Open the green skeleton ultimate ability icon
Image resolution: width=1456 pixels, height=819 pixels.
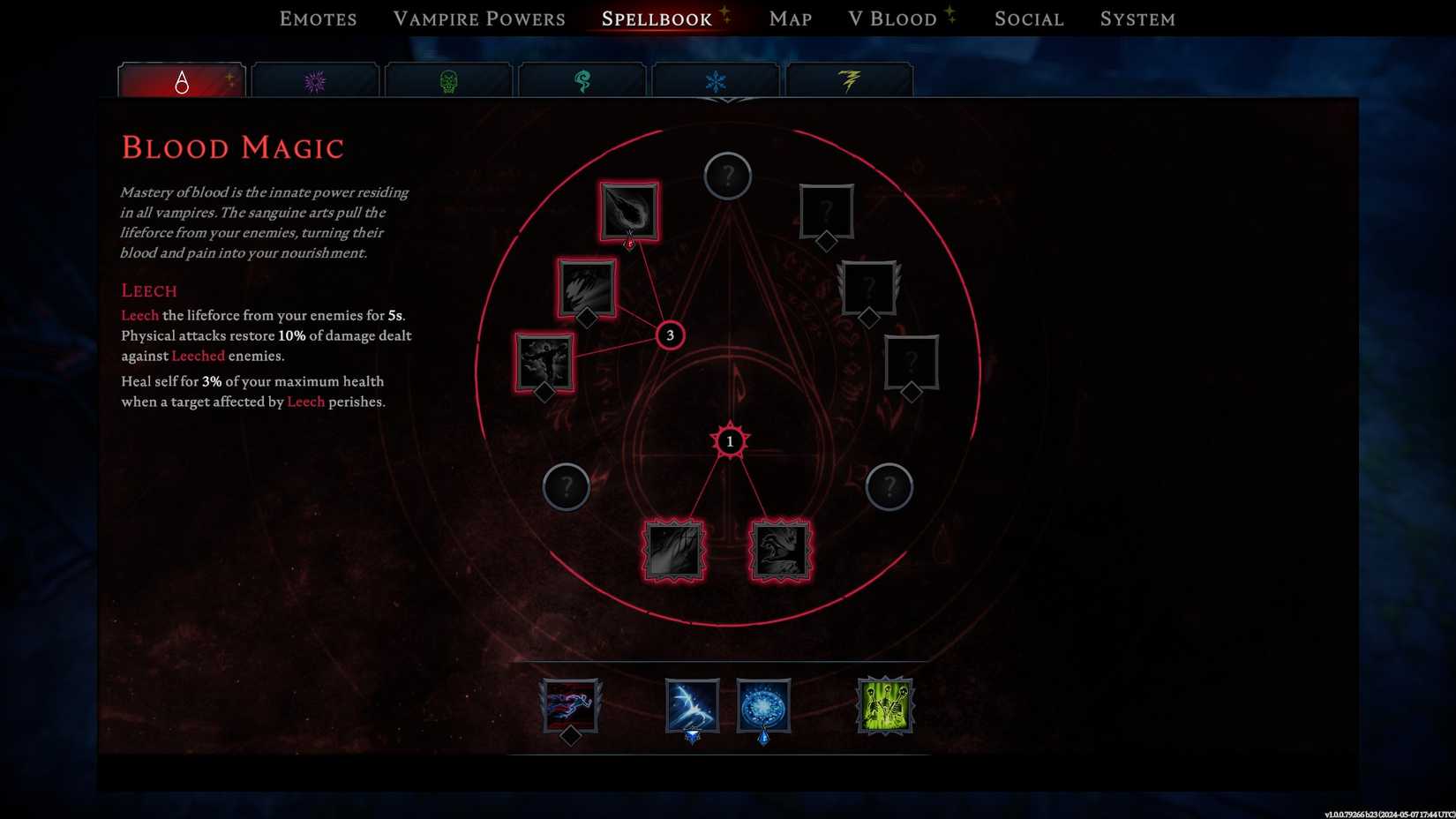click(885, 703)
